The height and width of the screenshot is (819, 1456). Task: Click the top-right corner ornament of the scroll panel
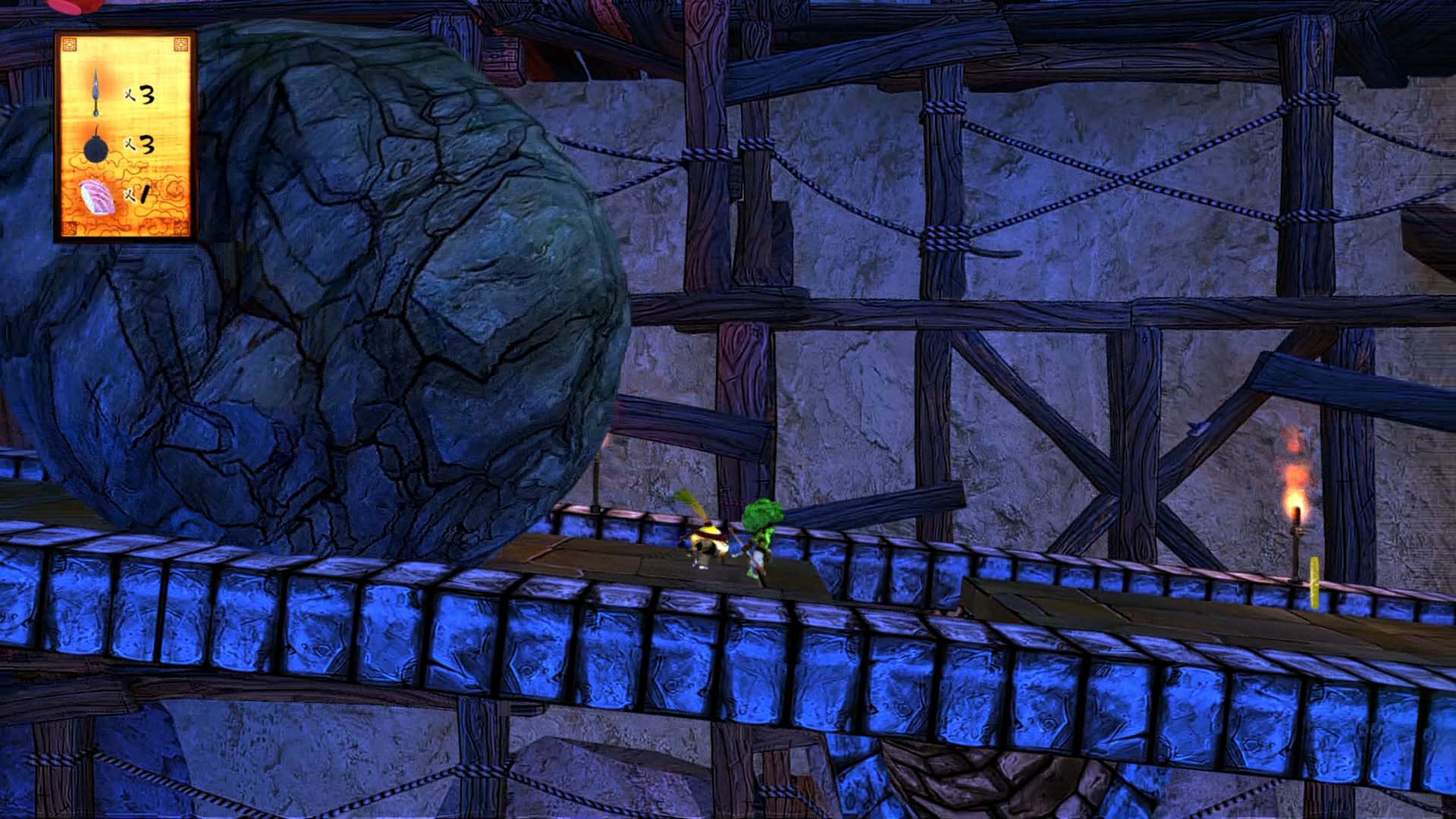coord(181,43)
